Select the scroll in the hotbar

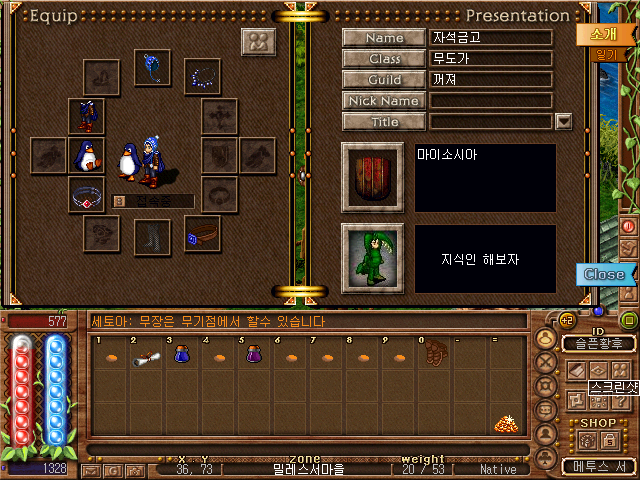145,356
